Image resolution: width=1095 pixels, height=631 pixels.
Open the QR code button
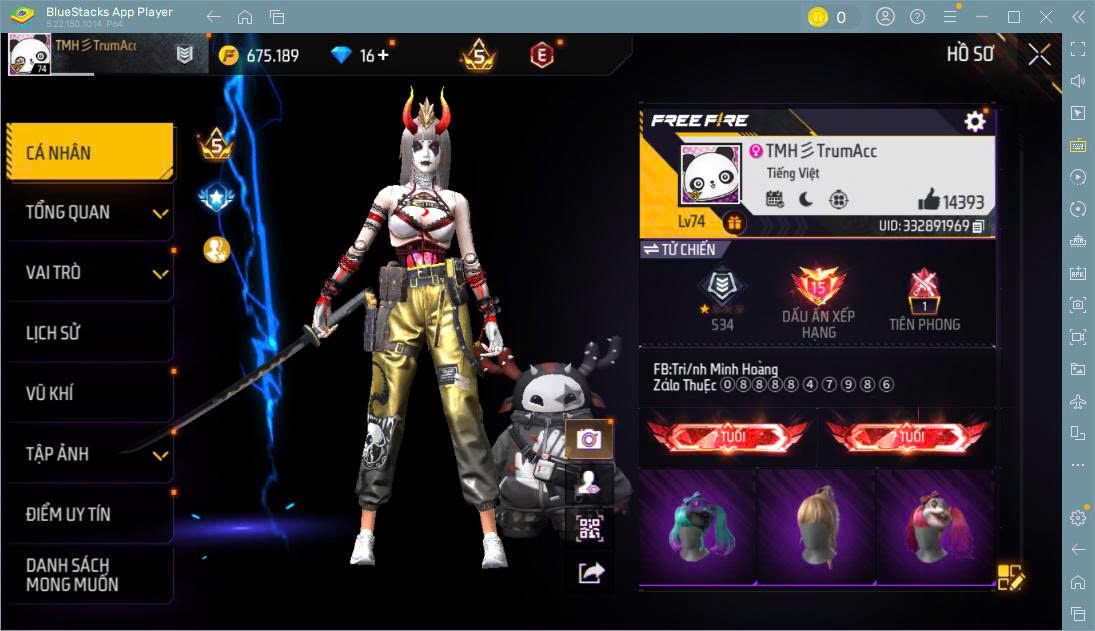point(590,528)
